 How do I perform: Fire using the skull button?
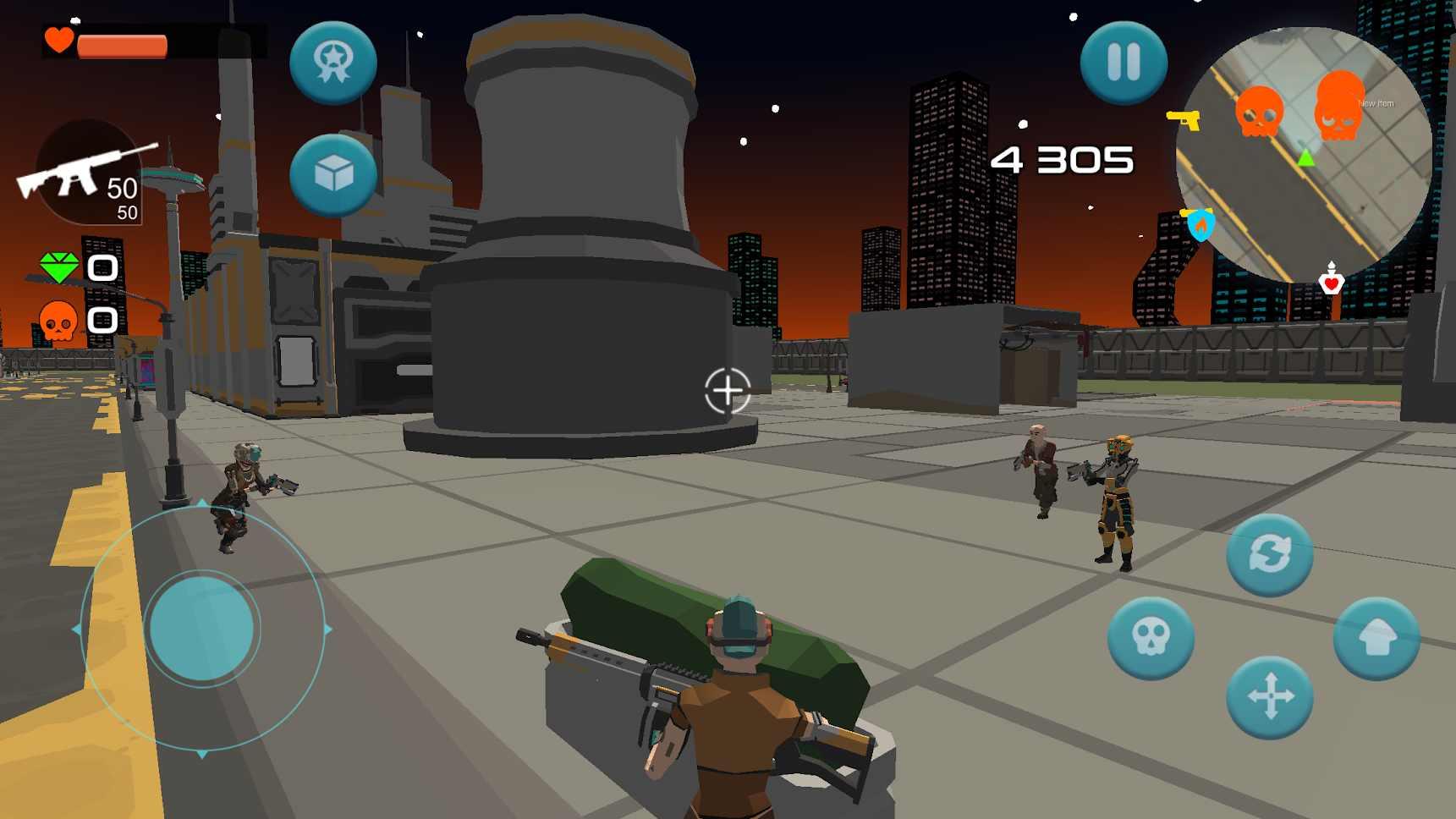[1151, 638]
